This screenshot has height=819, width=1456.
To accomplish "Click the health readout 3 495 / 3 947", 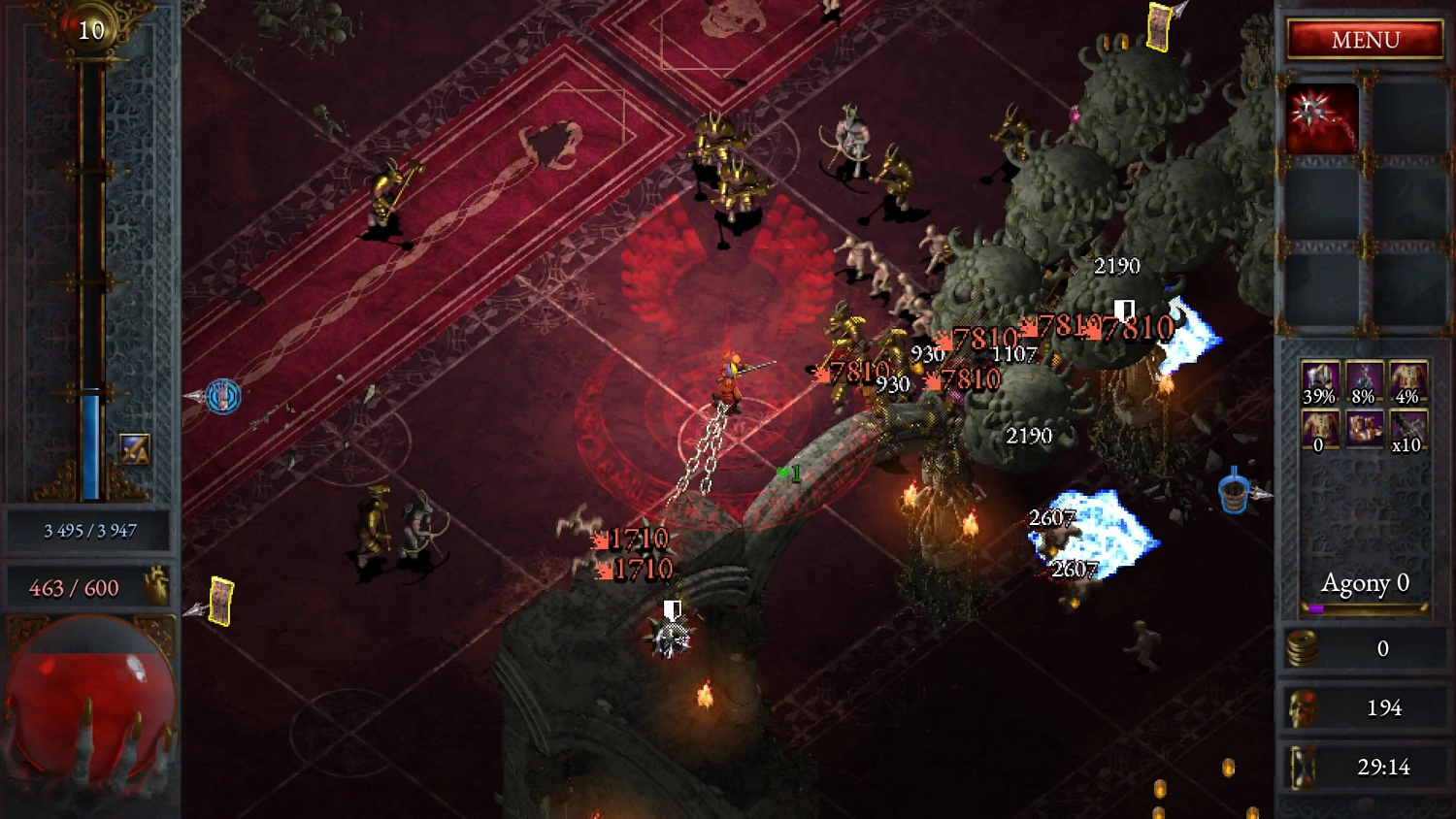I will (90, 529).
